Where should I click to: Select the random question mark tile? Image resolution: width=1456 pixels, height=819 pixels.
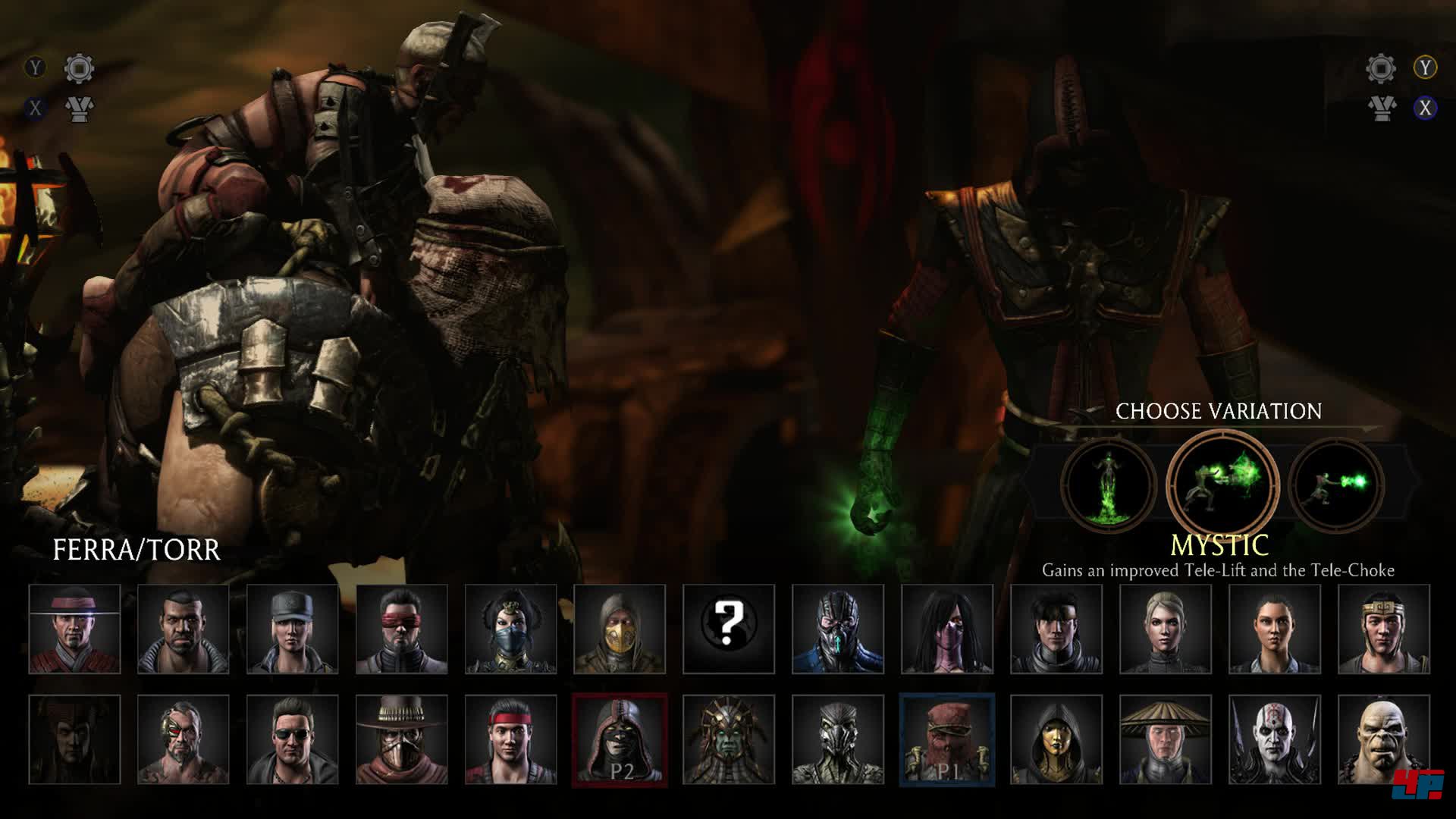point(728,629)
